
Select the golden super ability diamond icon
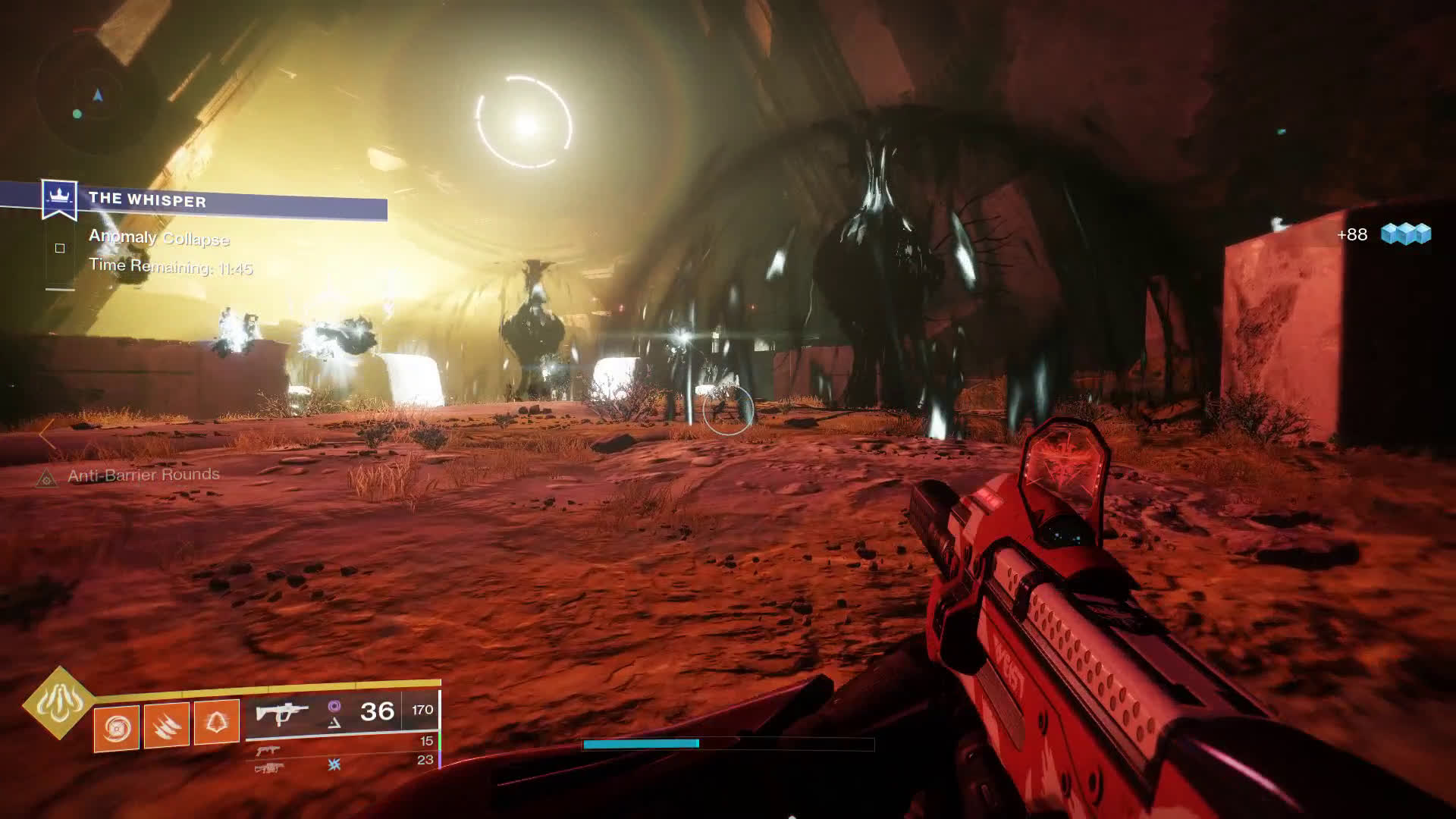pos(58,701)
